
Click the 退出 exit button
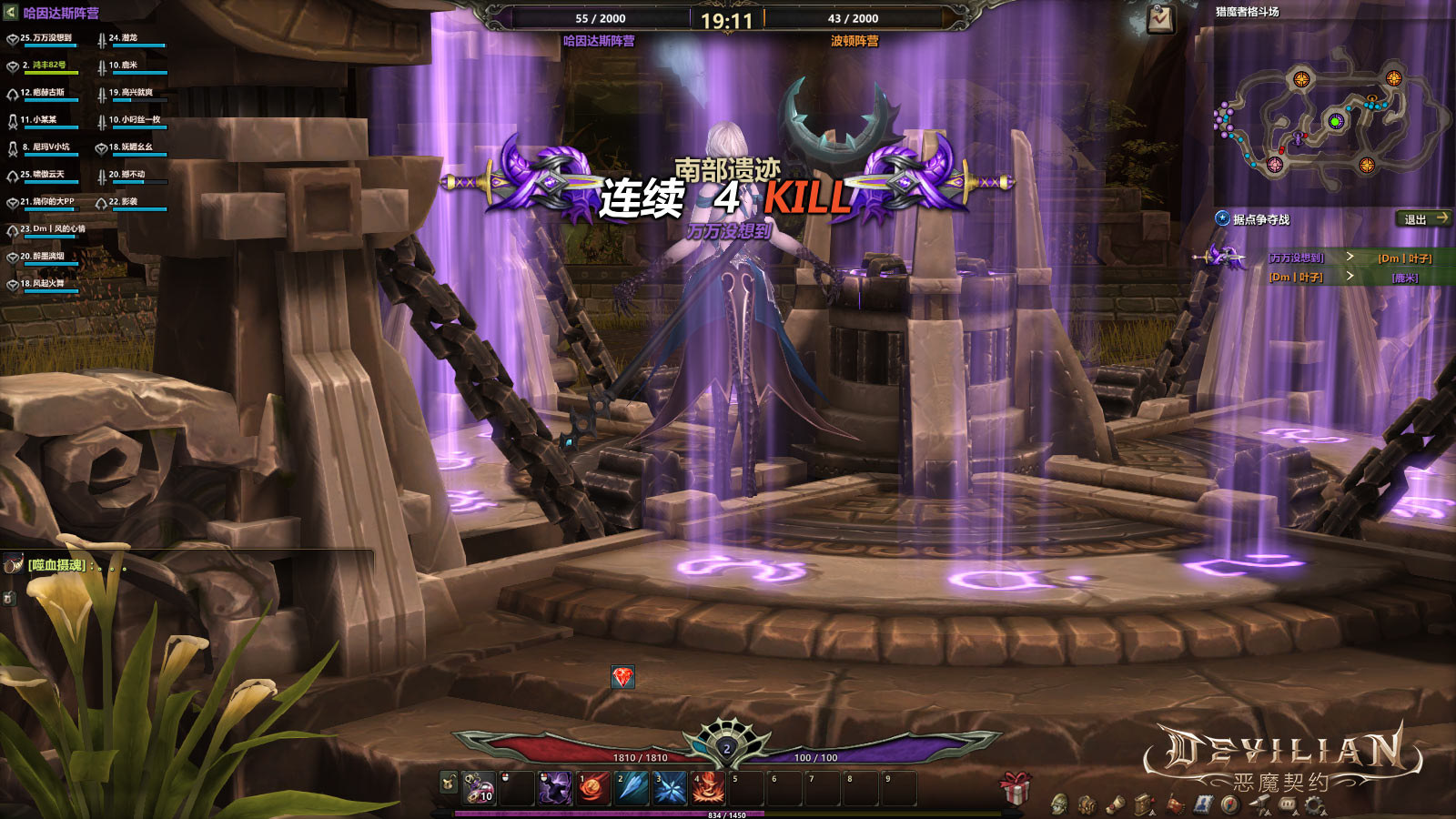pos(1424,219)
